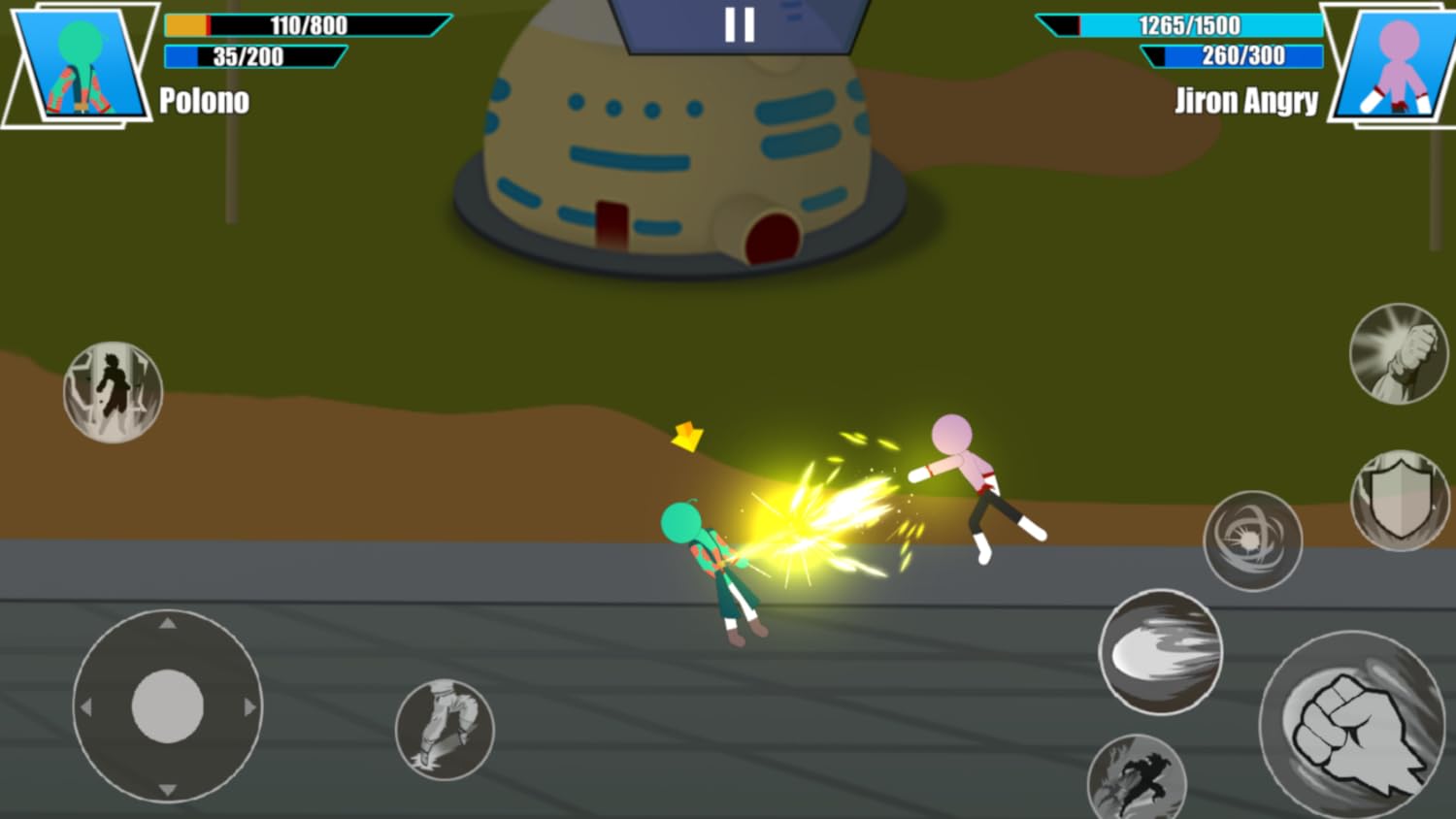Pause the fight

pyautogui.click(x=742, y=24)
